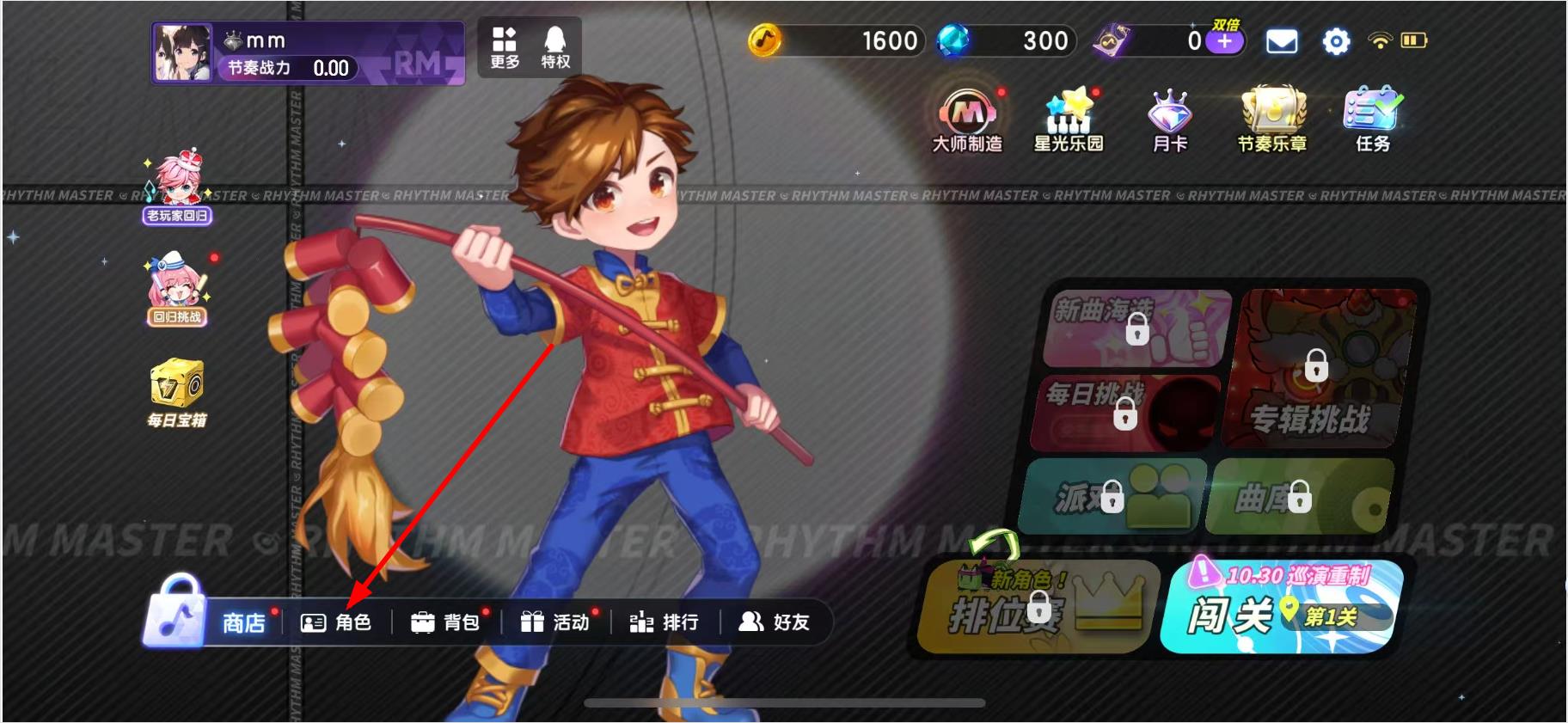Claim the 每日宝箱 daily chest
This screenshot has width=1568, height=723.
(177, 393)
